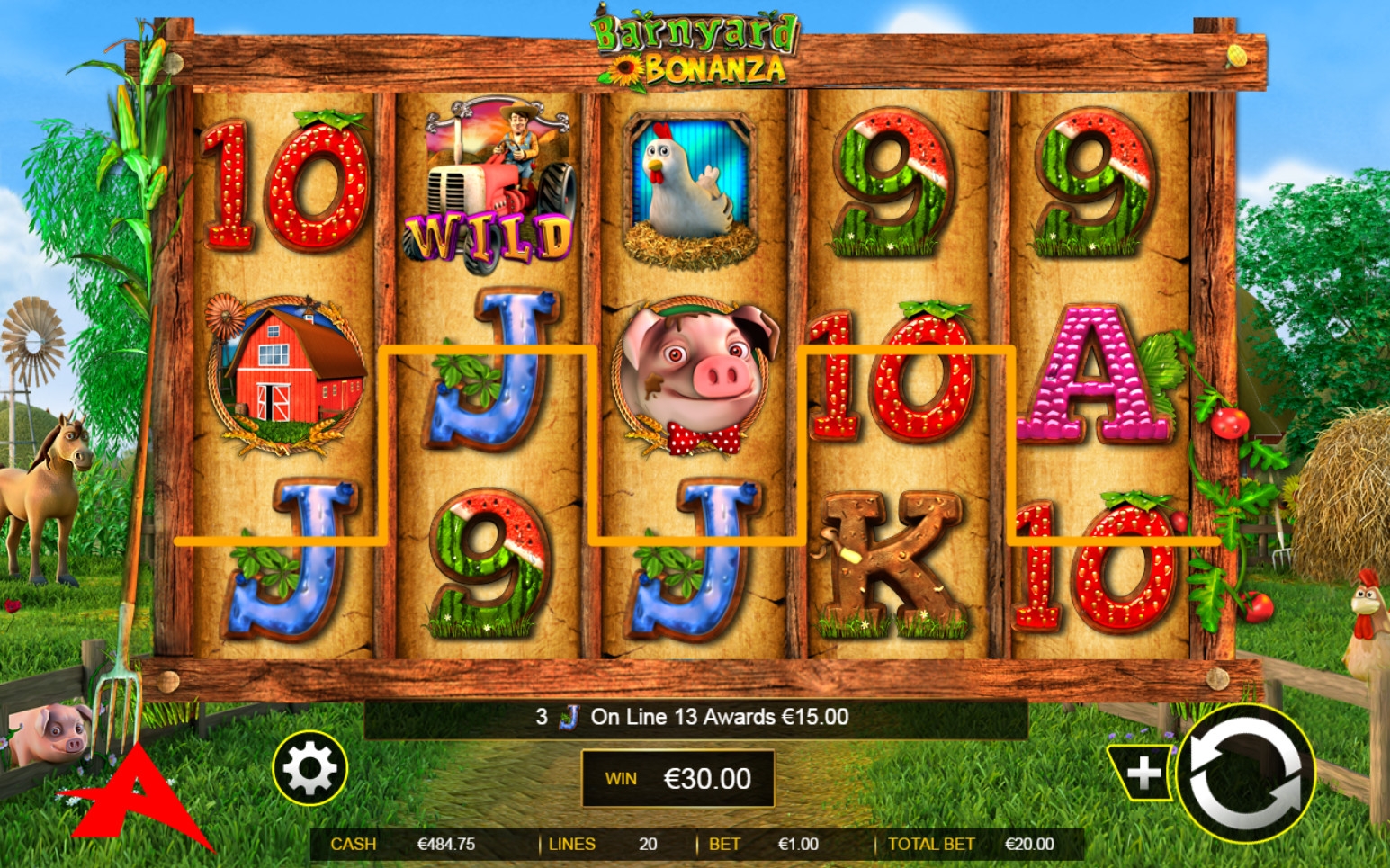Spin the reels with the circular arrow button

click(x=1246, y=773)
